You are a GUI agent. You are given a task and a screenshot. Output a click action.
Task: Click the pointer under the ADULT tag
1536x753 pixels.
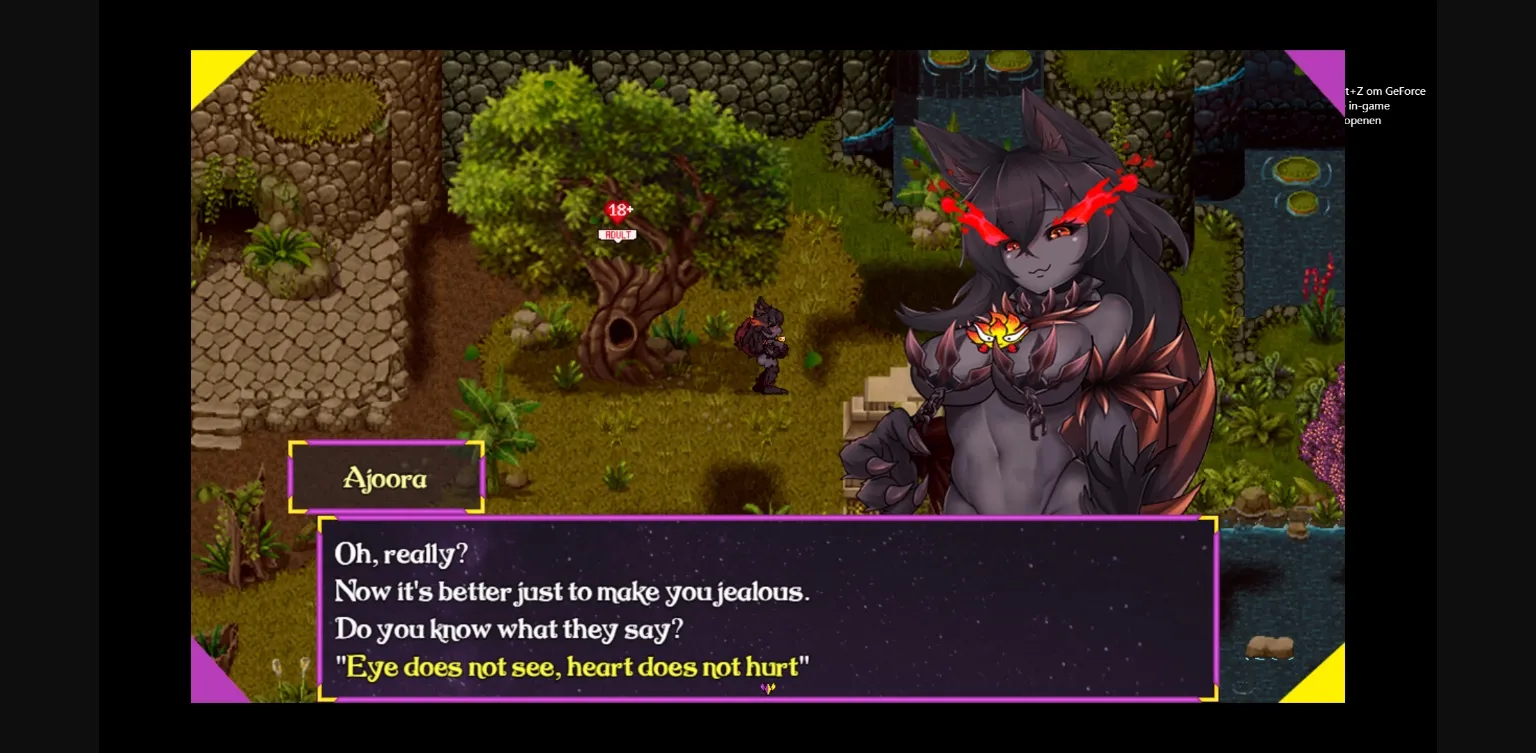click(617, 242)
